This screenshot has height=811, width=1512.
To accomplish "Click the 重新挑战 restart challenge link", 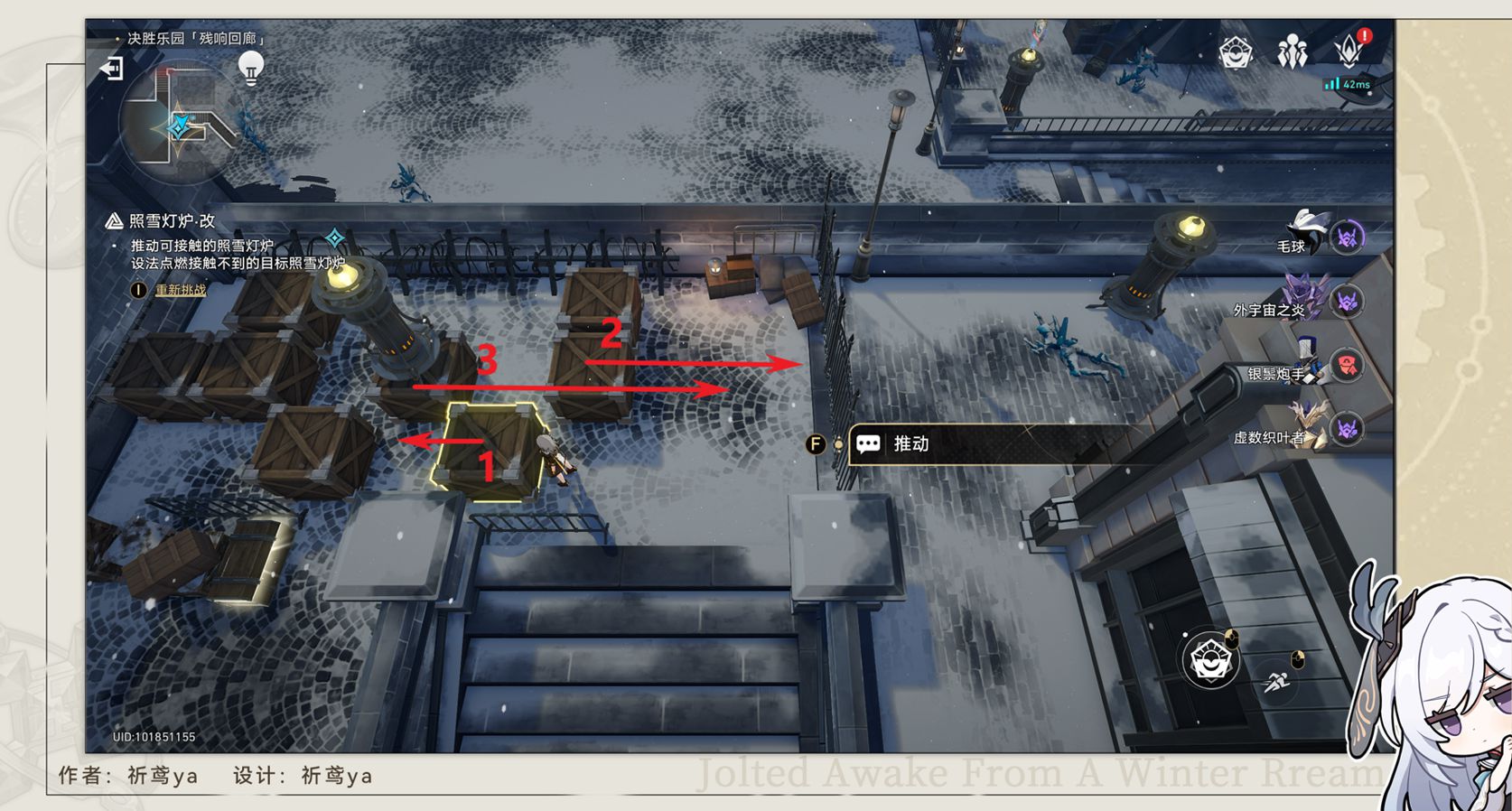I will [181, 290].
